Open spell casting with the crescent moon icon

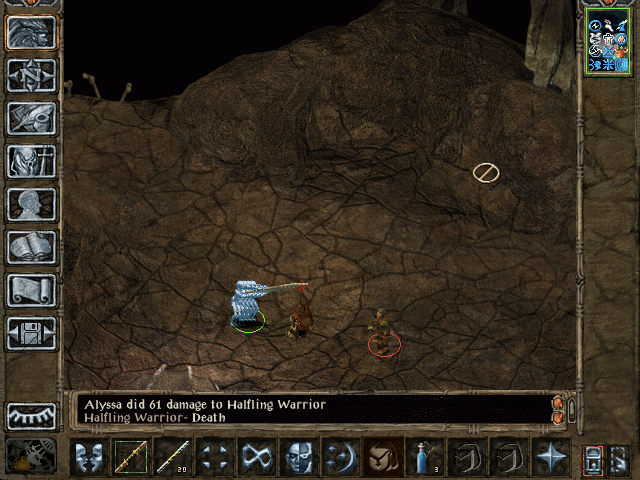click(341, 456)
